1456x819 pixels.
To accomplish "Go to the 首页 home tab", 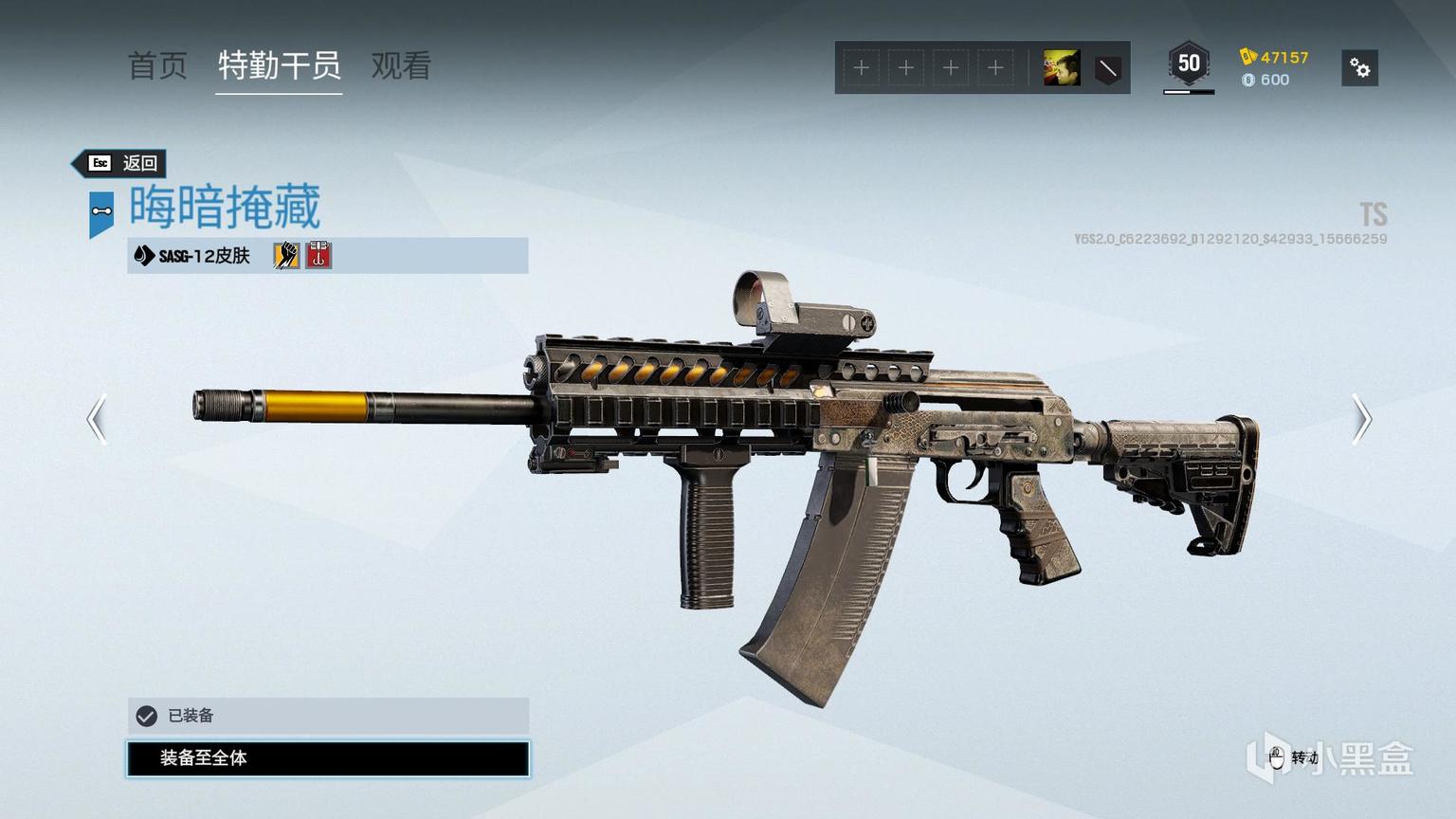I will (157, 66).
